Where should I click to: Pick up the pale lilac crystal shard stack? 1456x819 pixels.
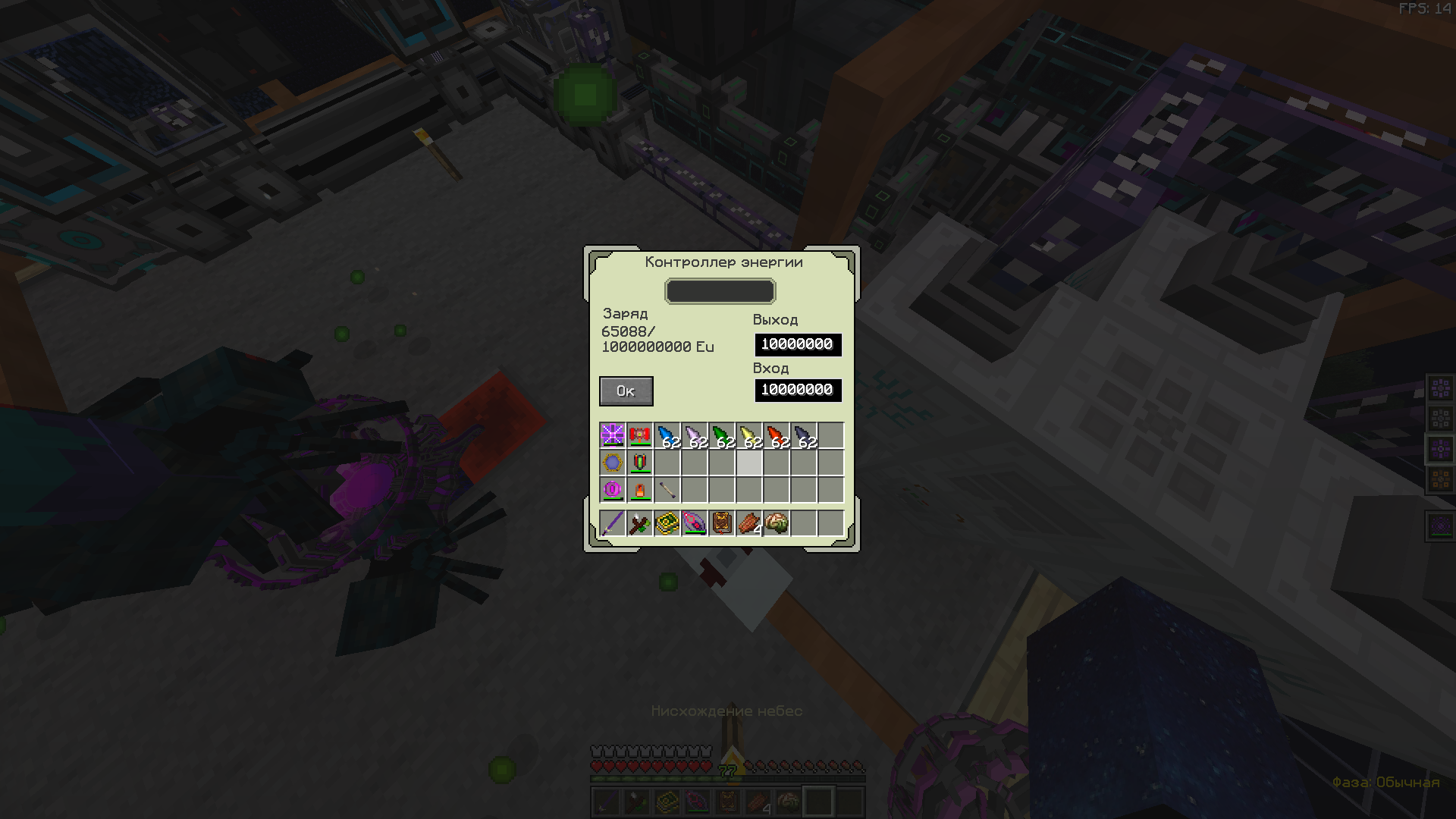pos(695,436)
